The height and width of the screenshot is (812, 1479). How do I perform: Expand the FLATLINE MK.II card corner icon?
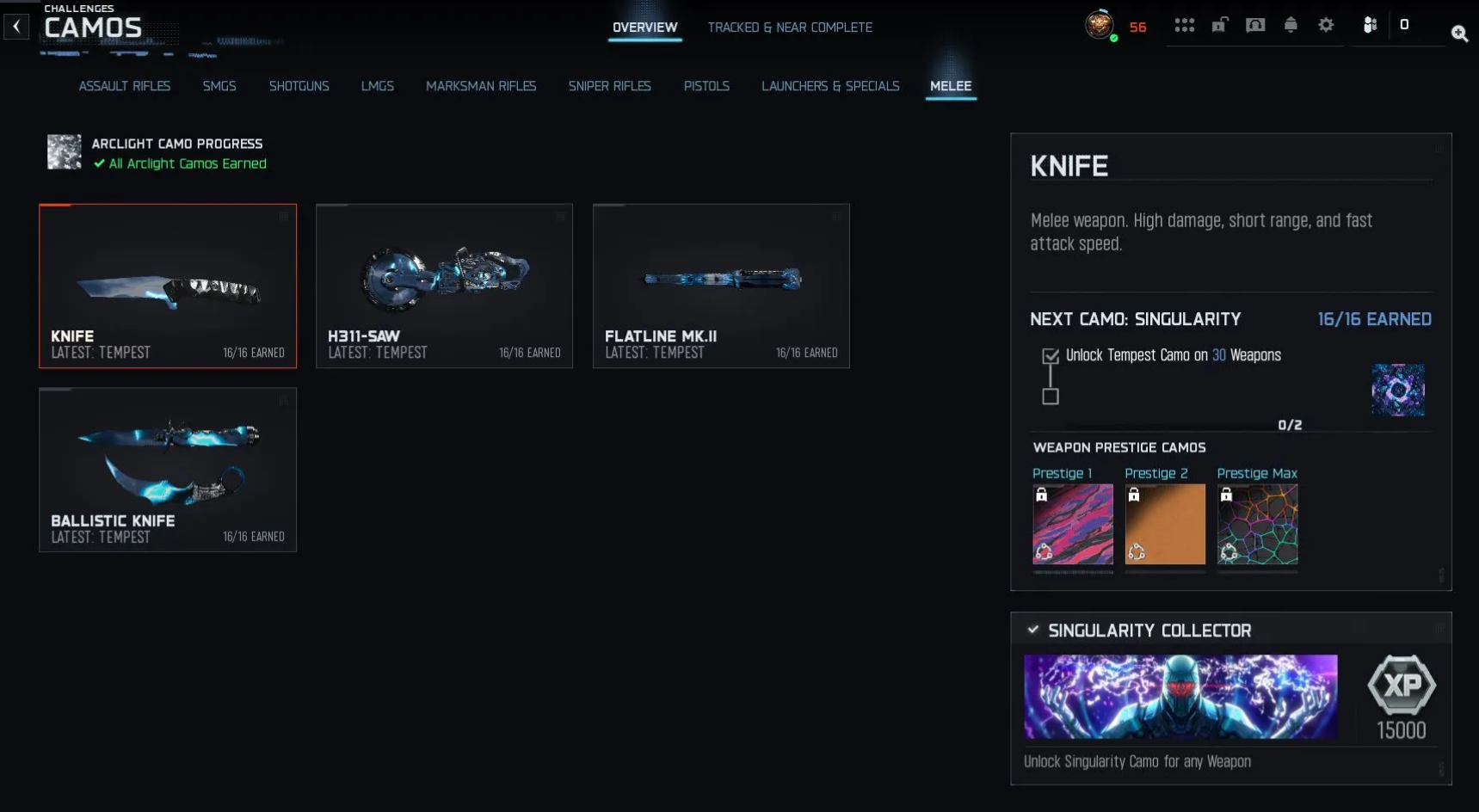[x=837, y=217]
